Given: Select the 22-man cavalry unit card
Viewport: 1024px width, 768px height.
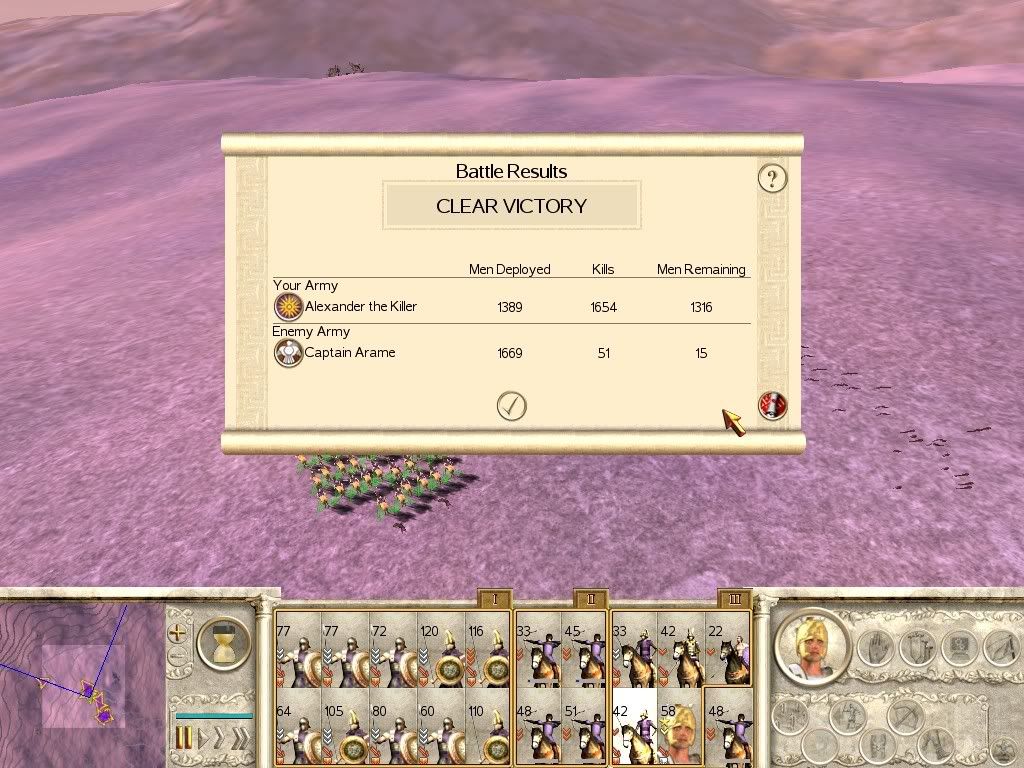Looking at the screenshot, I should pyautogui.click(x=728, y=649).
